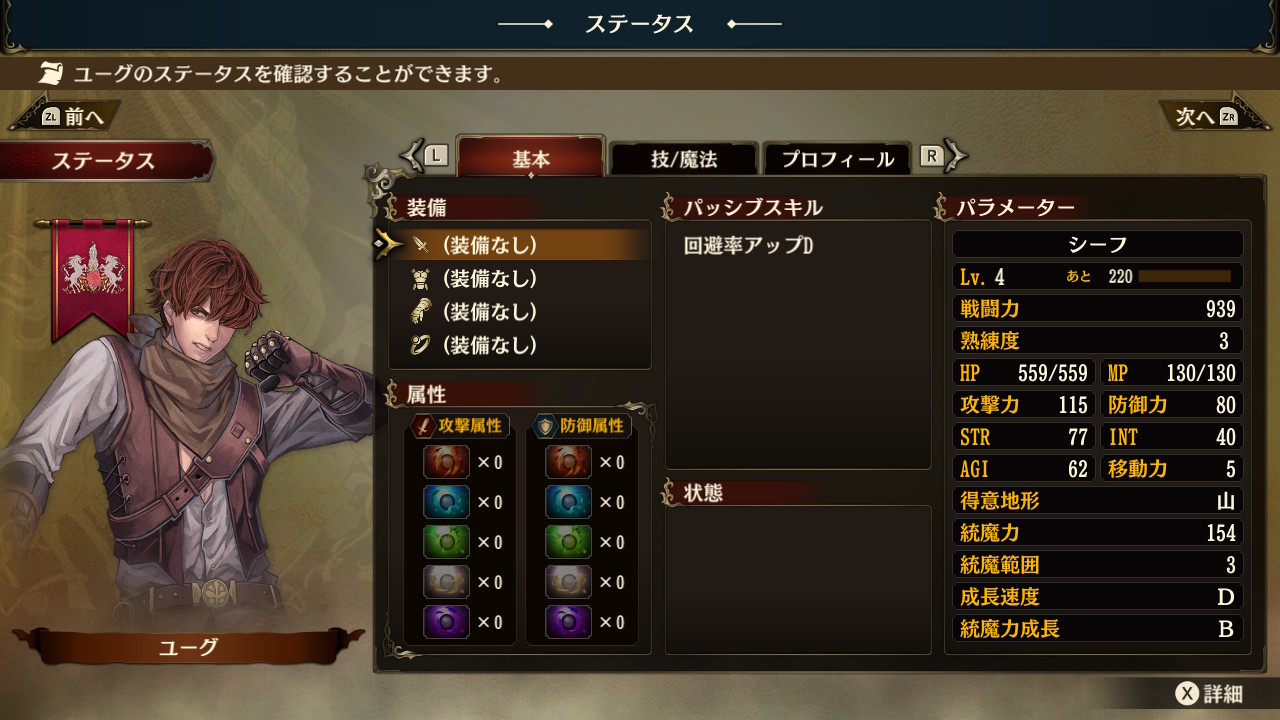Choose the gauntlet equipment slot
Image resolution: width=1280 pixels, height=720 pixels.
[x=518, y=312]
